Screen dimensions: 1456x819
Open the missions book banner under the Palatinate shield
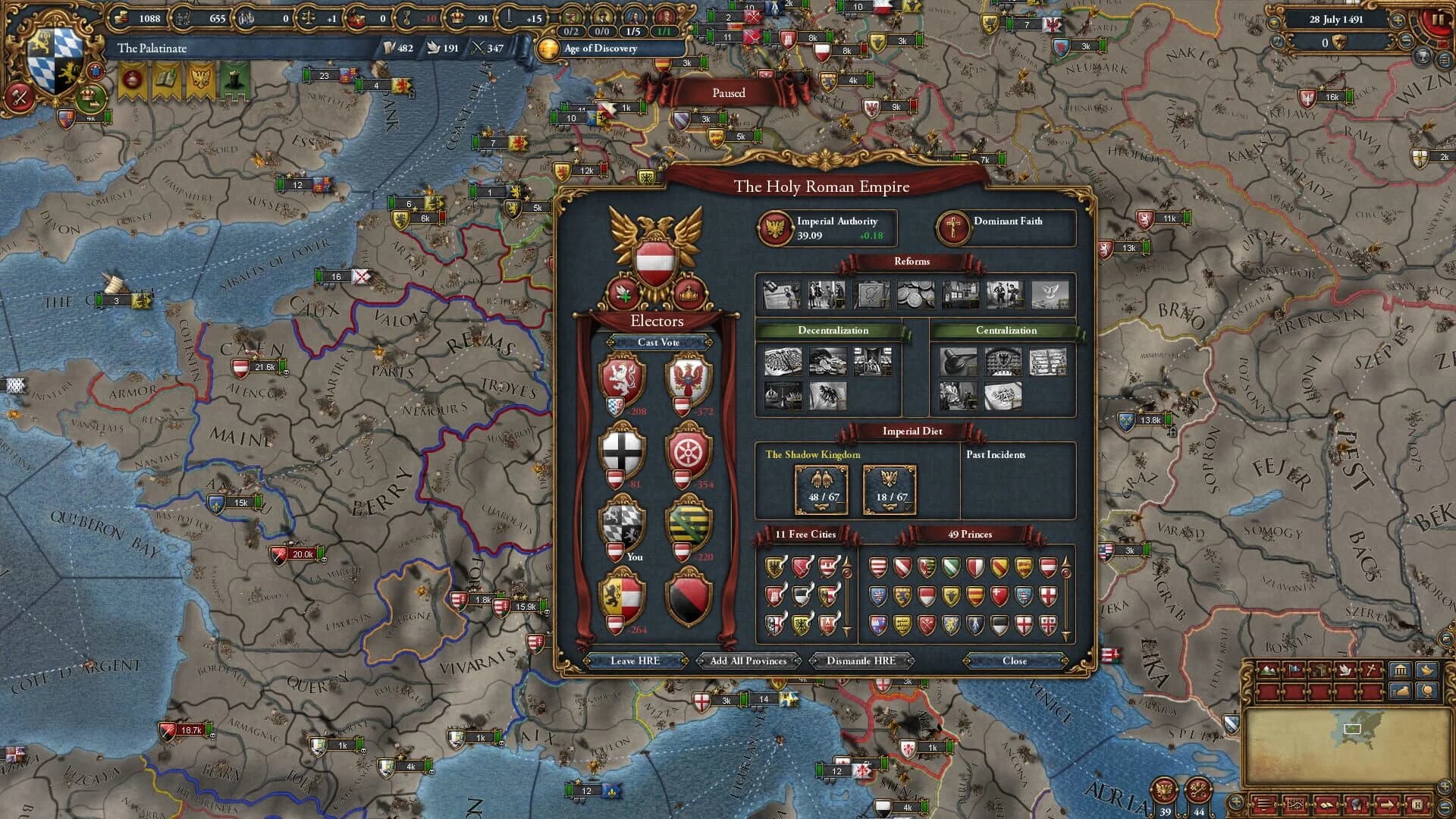(x=166, y=79)
